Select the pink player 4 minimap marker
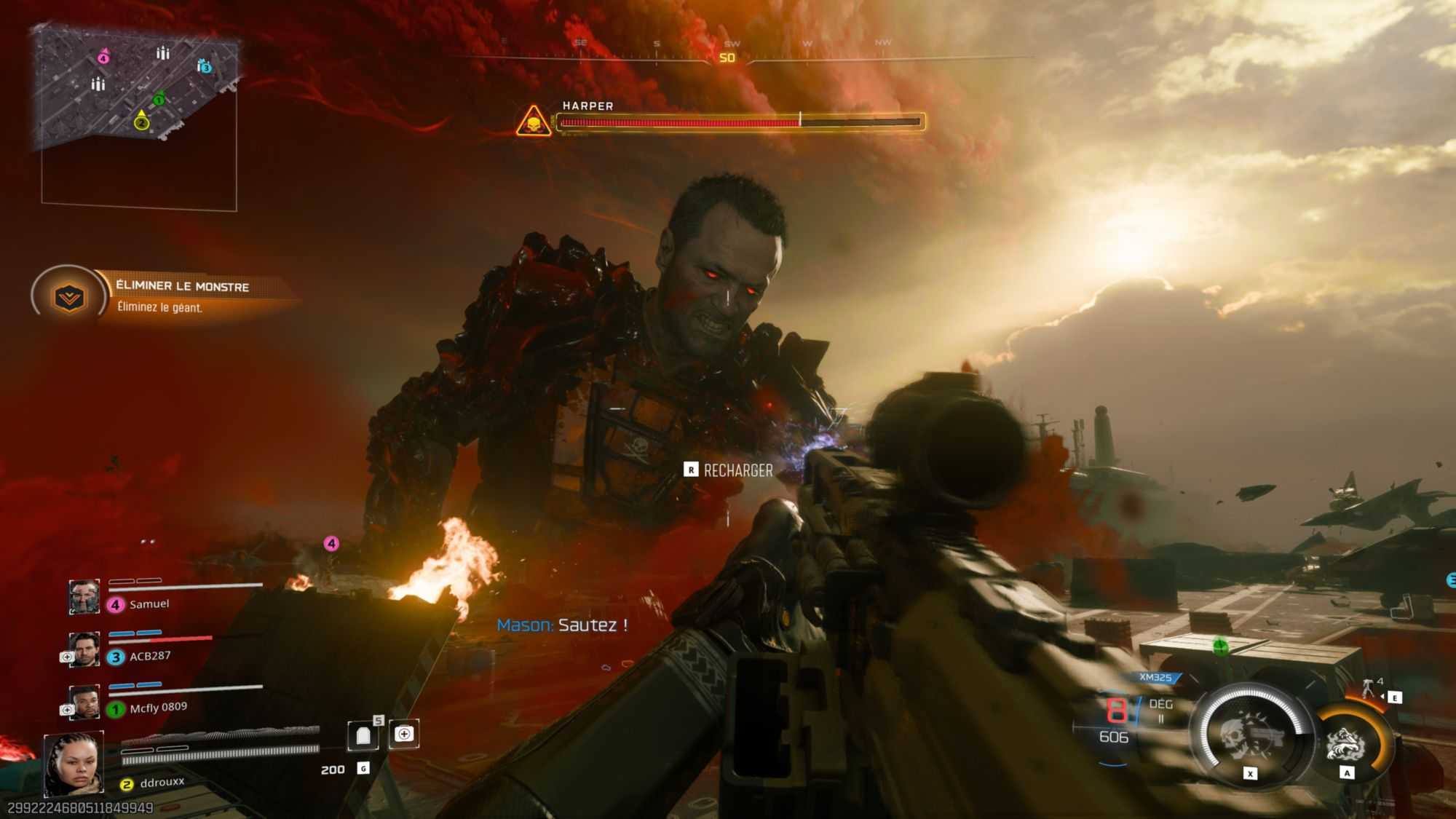 coord(104,57)
